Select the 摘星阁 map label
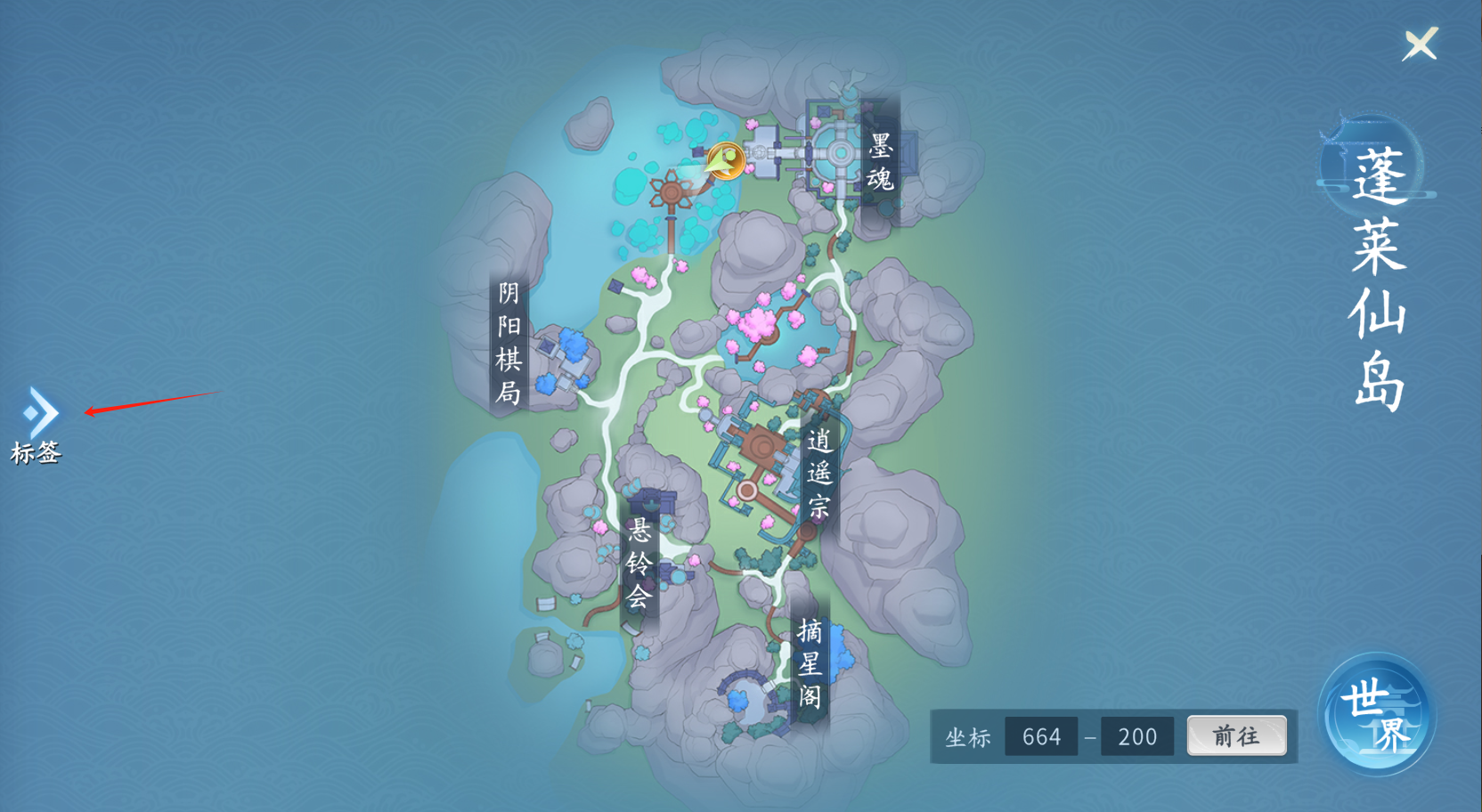1482x812 pixels. tap(810, 662)
